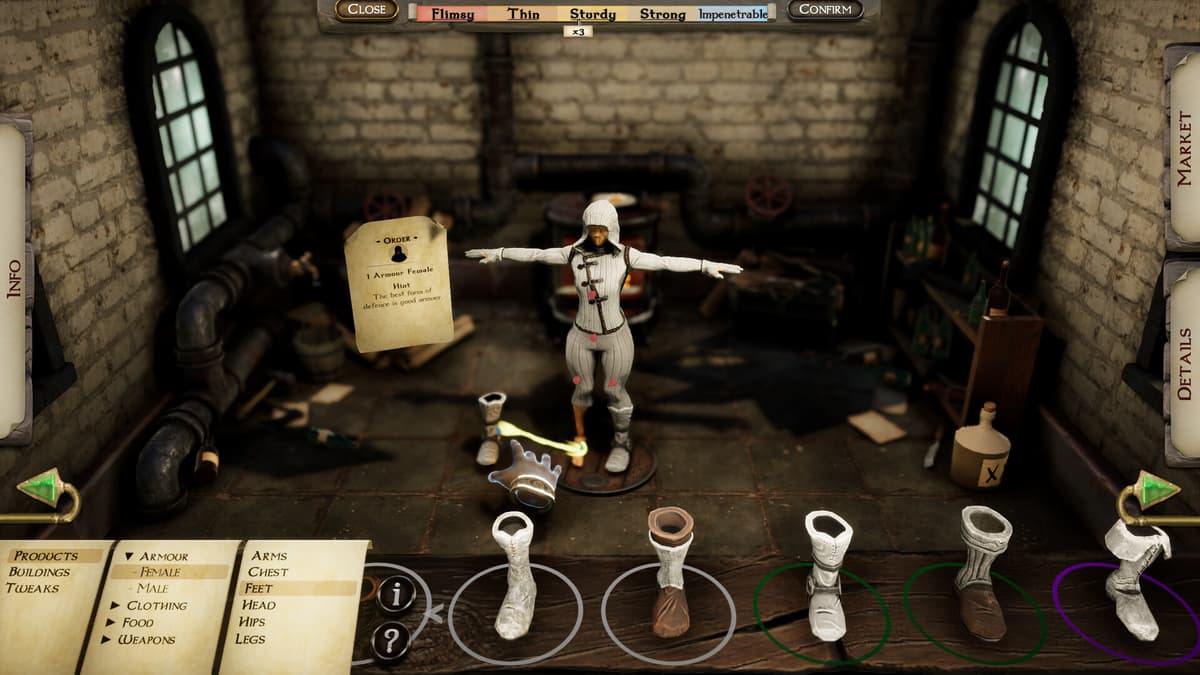Click the round info 'i' button
Viewport: 1200px width, 675px height.
[397, 594]
